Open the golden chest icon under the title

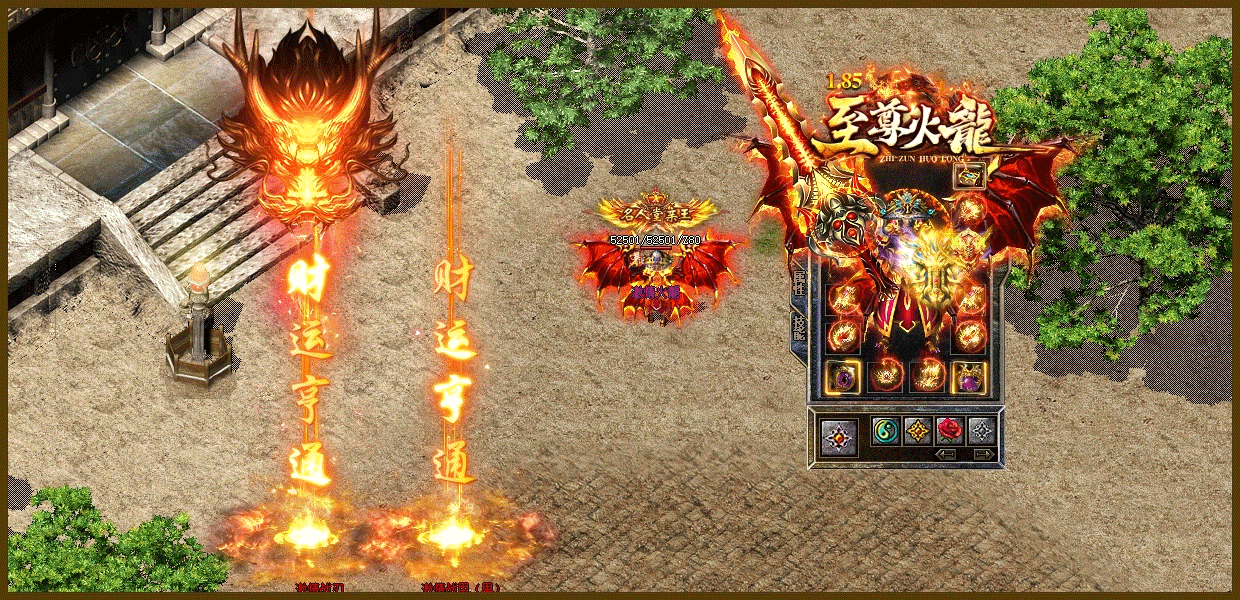click(x=971, y=177)
